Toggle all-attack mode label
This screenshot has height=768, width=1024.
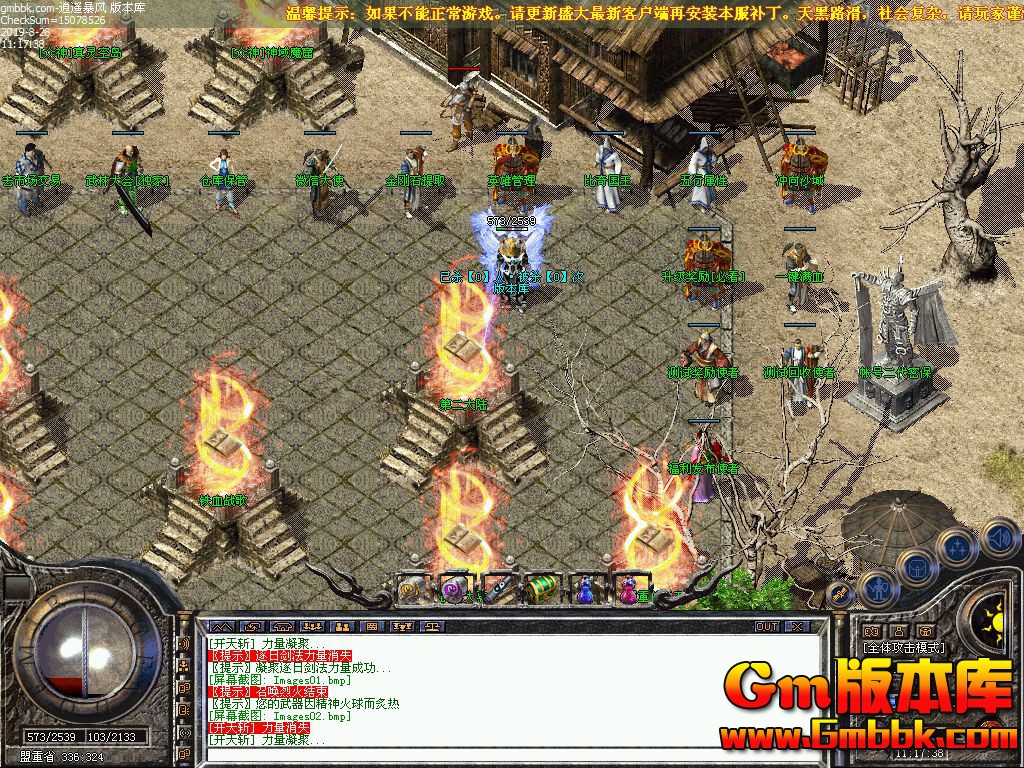click(x=904, y=648)
